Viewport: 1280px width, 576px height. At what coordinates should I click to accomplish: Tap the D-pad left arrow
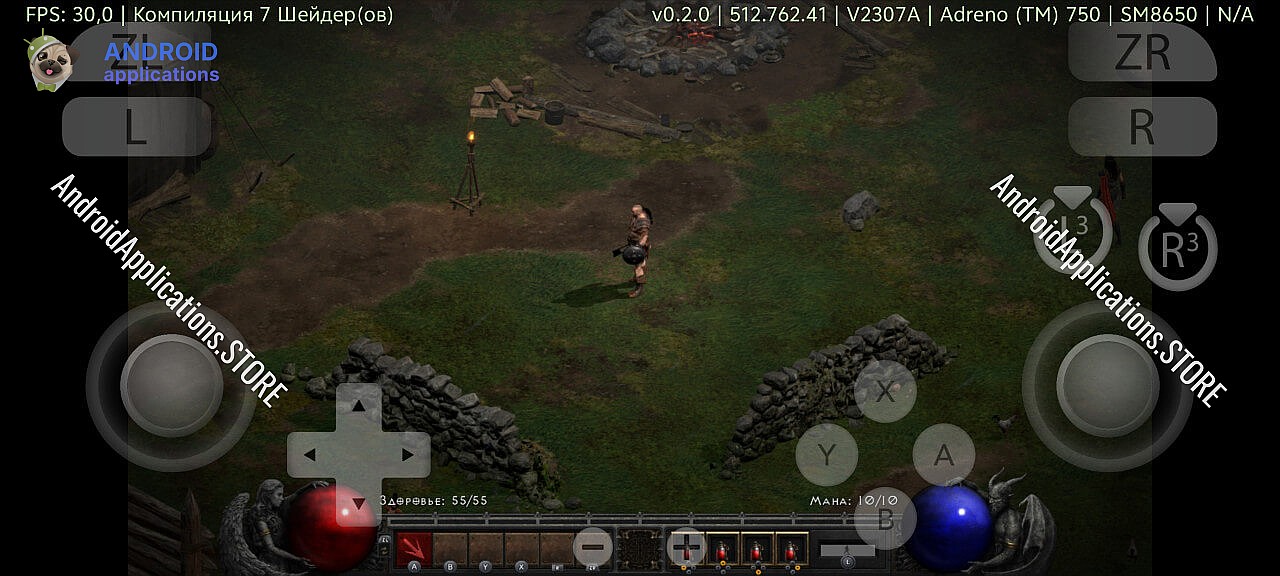(x=310, y=455)
